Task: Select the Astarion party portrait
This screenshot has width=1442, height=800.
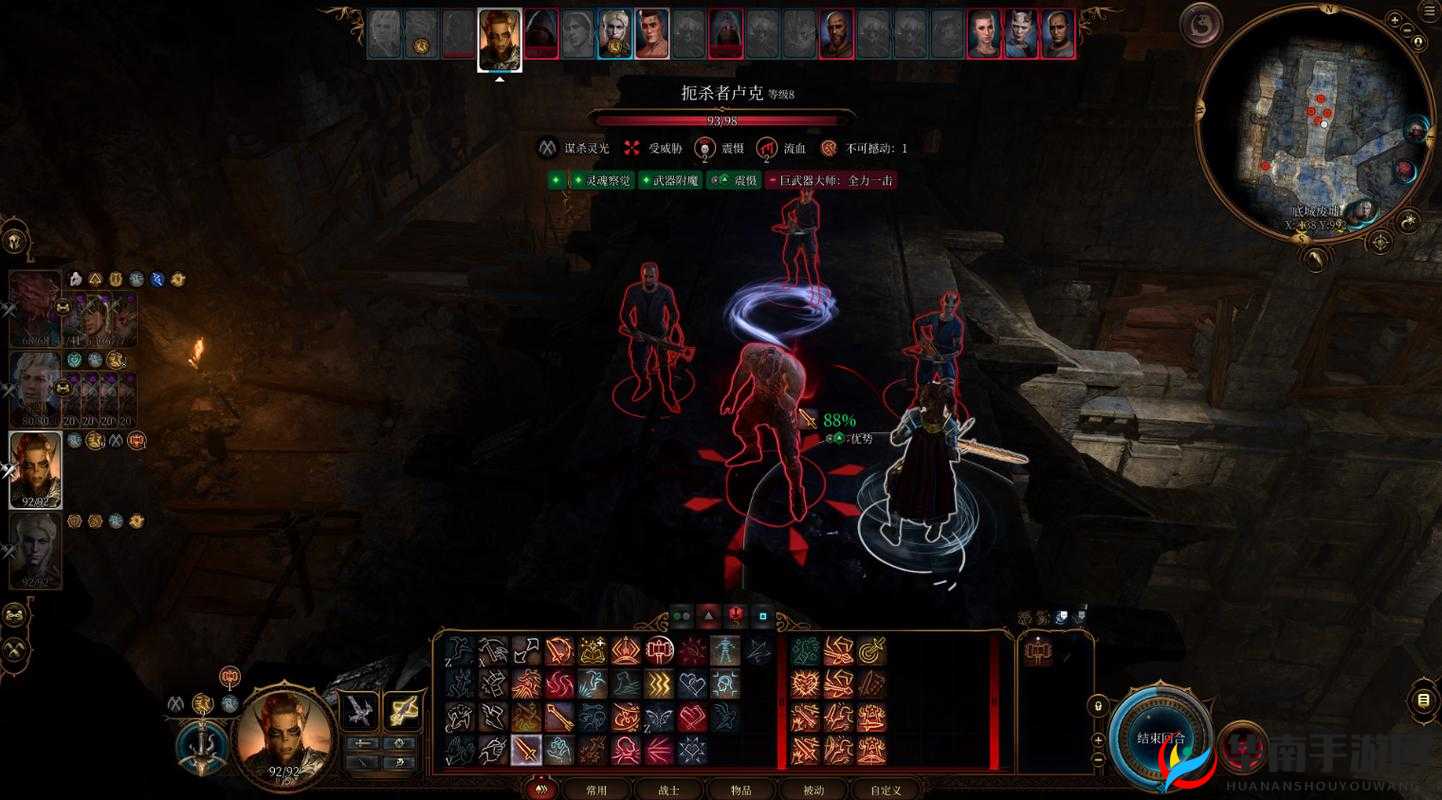Action: [34, 389]
